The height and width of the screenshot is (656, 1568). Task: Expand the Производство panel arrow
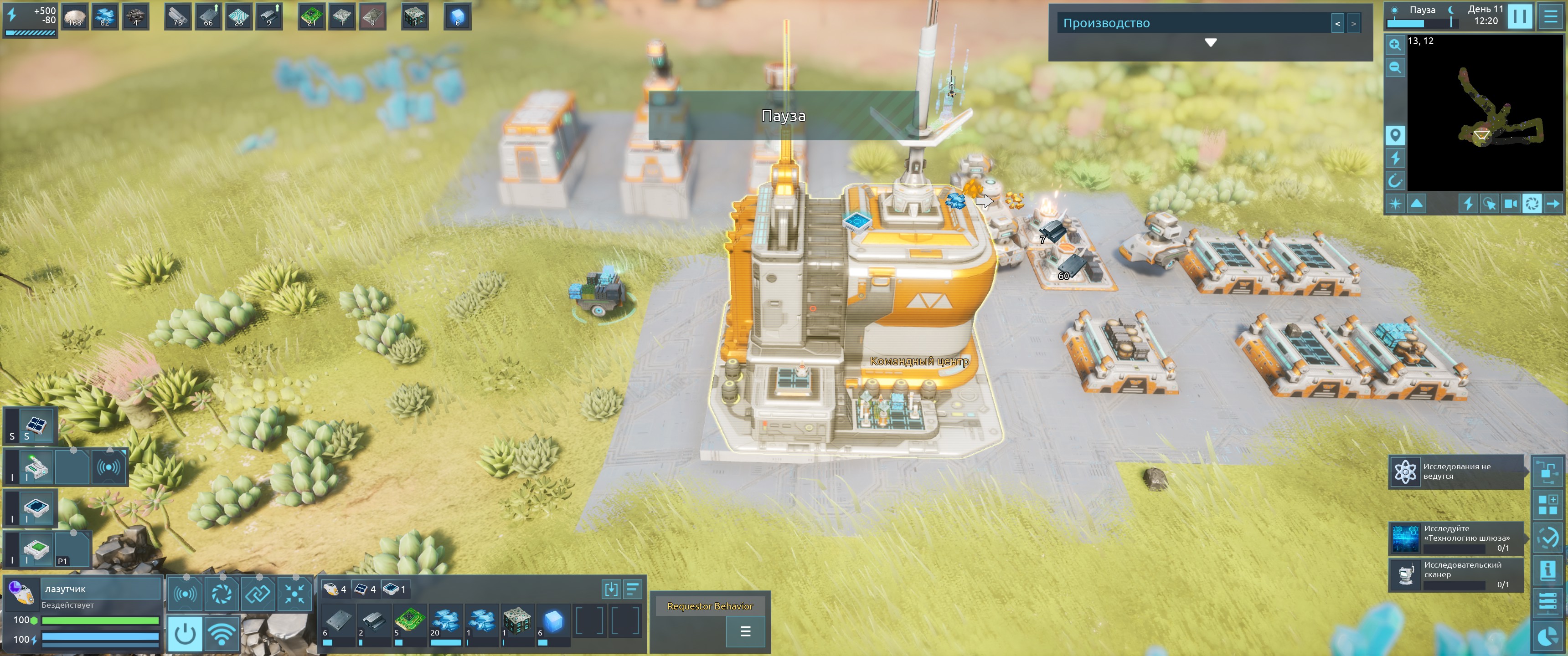click(1210, 43)
